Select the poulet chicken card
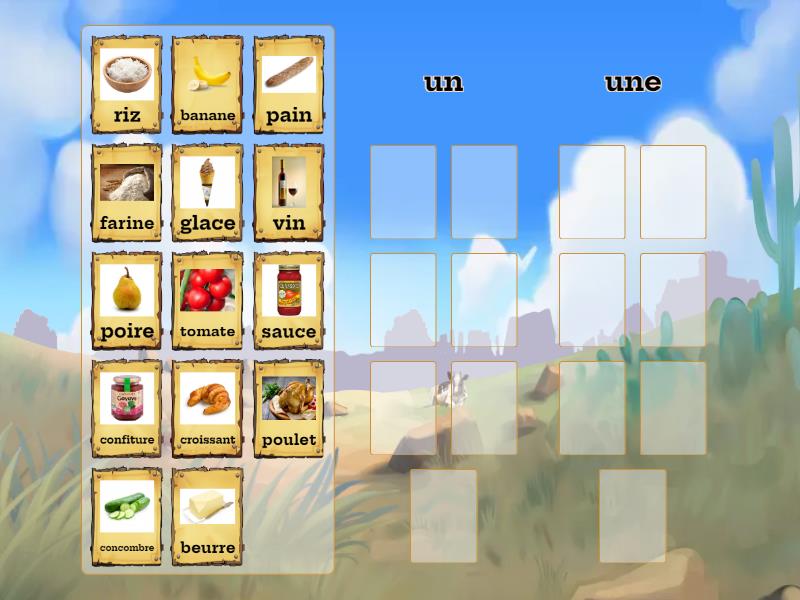The height and width of the screenshot is (600, 800). [289, 409]
